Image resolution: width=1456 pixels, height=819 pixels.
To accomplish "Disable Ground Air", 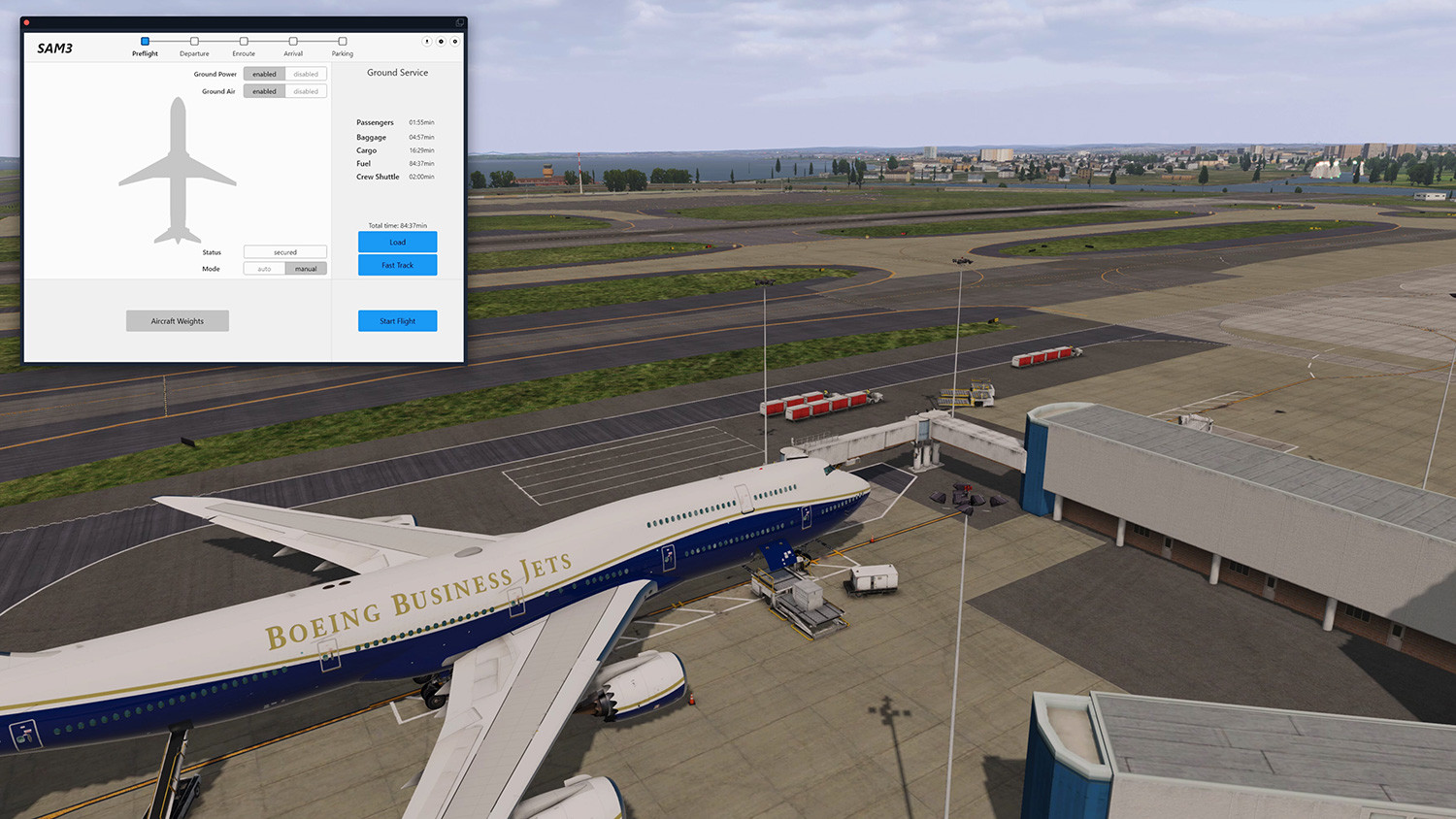I will click(x=306, y=90).
